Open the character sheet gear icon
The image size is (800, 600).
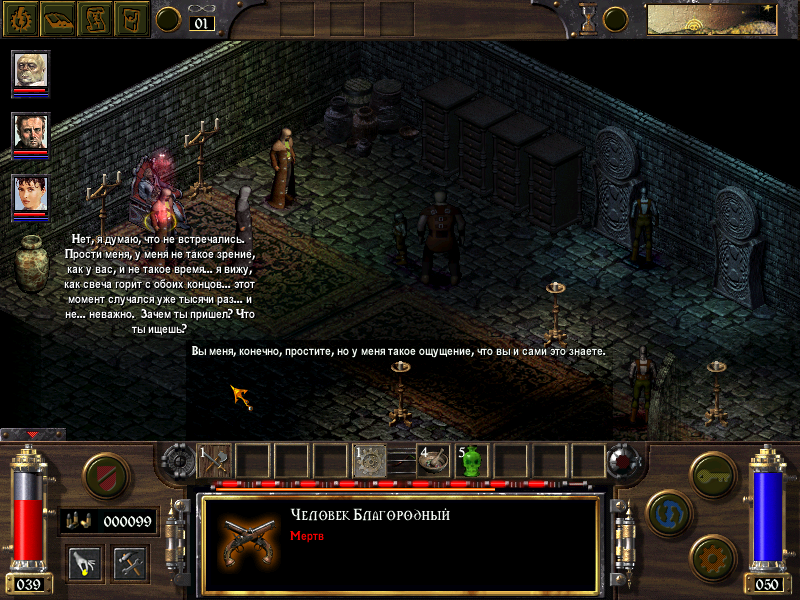tap(19, 18)
